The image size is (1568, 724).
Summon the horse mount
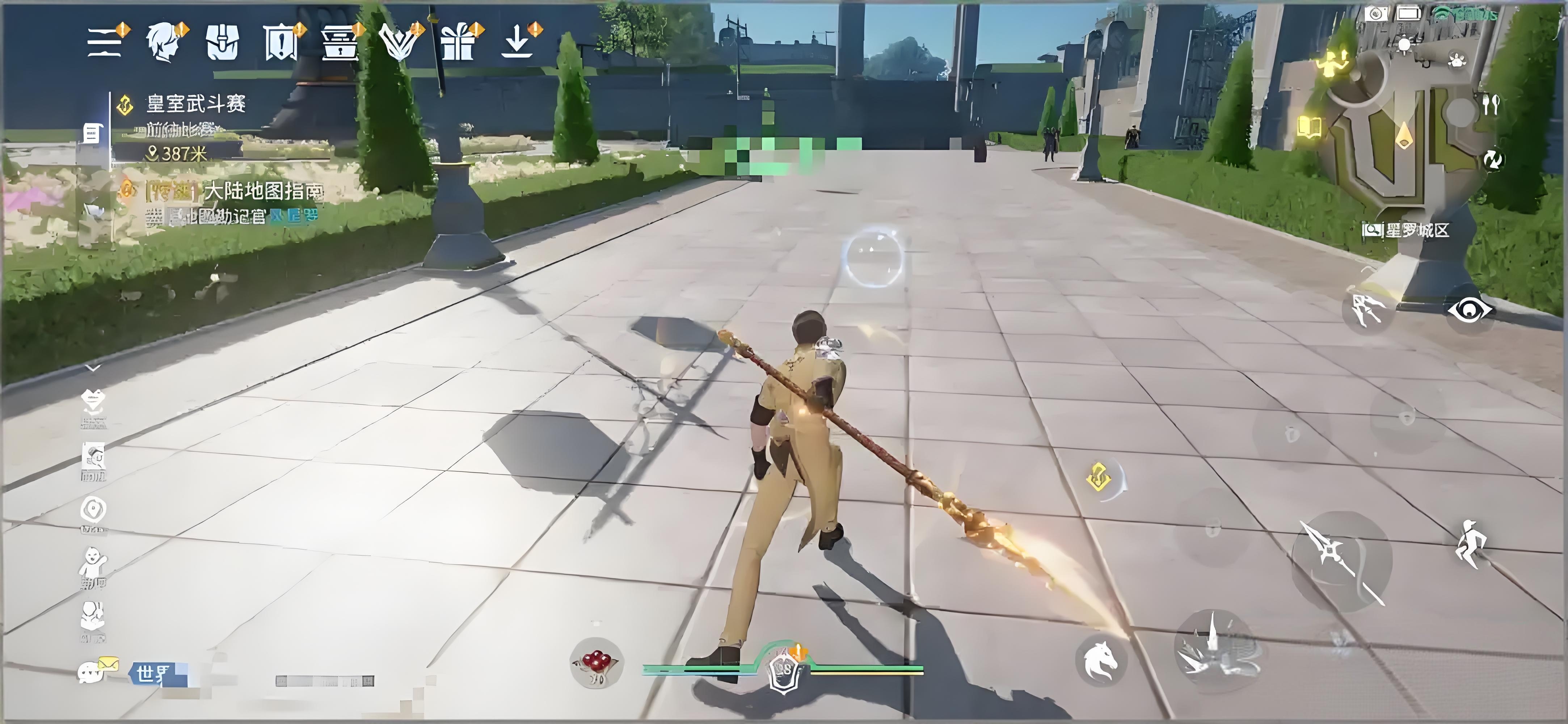coord(1100,660)
